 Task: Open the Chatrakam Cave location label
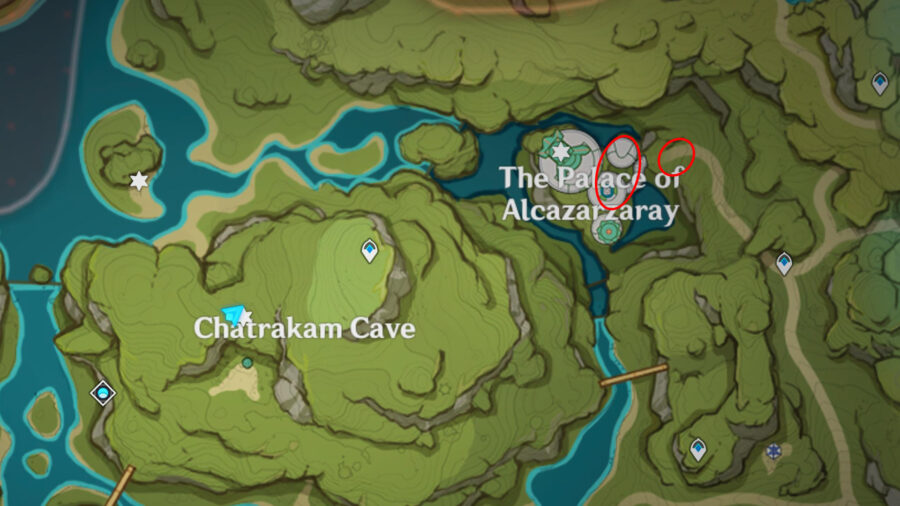[304, 328]
